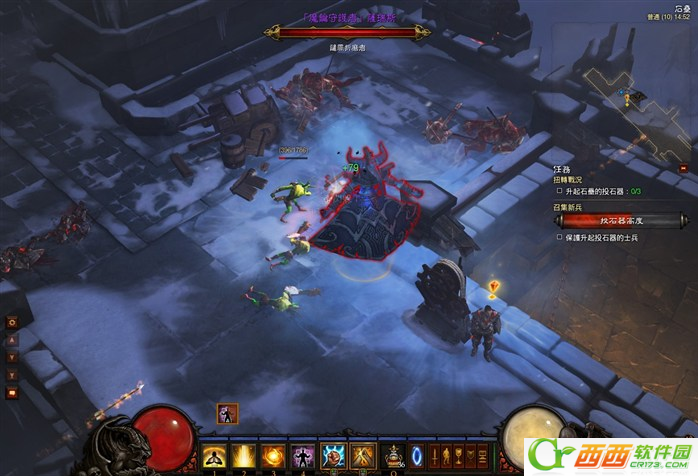Open the character inventory figure icon
Viewport: 698px width, 476px height.
(x=447, y=457)
